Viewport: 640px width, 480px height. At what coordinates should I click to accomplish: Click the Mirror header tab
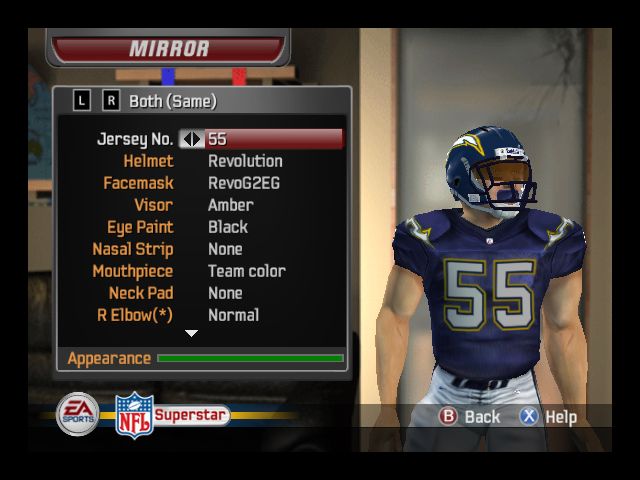[x=169, y=48]
